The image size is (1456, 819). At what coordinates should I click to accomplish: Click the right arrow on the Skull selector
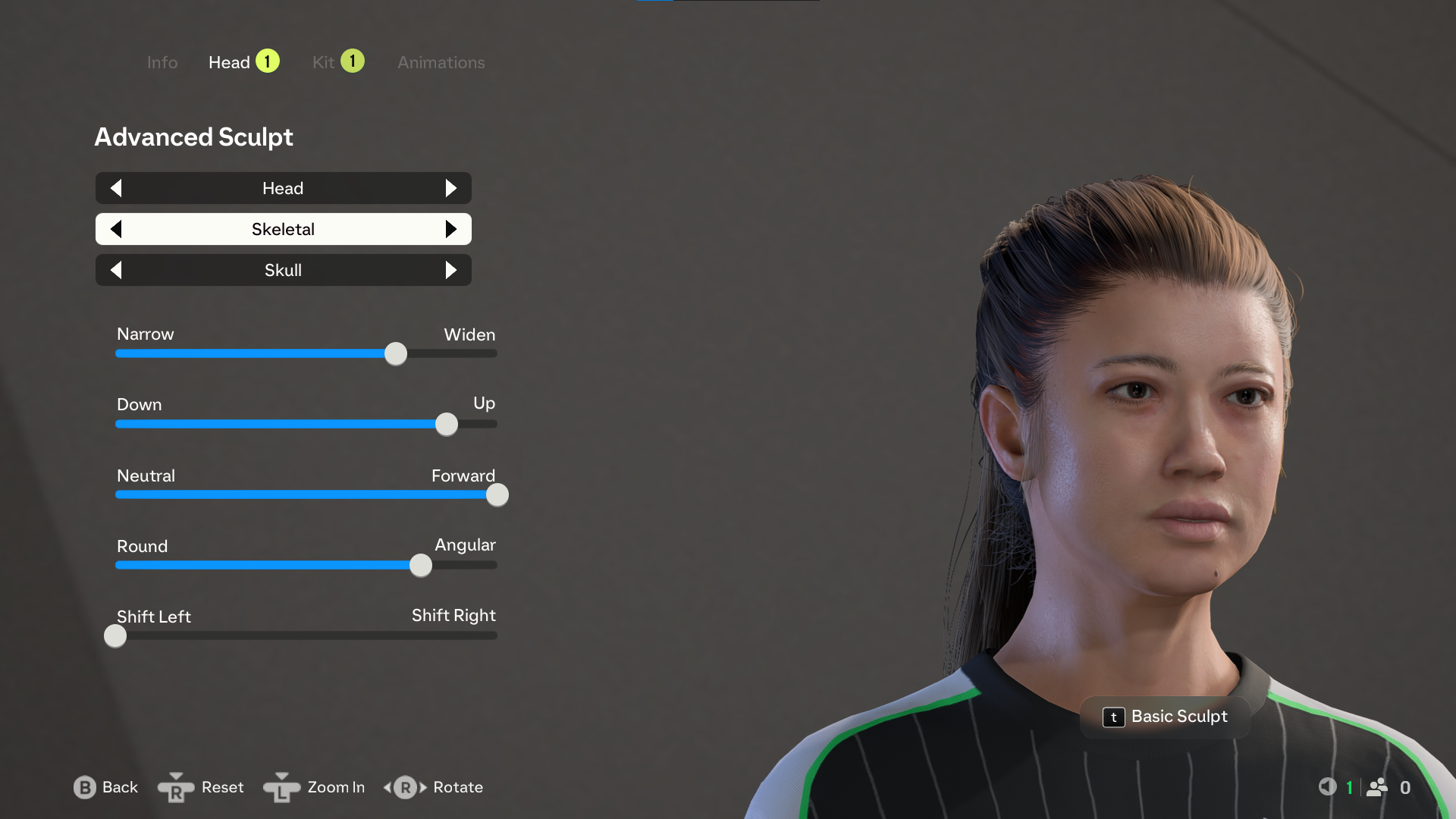pyautogui.click(x=452, y=270)
